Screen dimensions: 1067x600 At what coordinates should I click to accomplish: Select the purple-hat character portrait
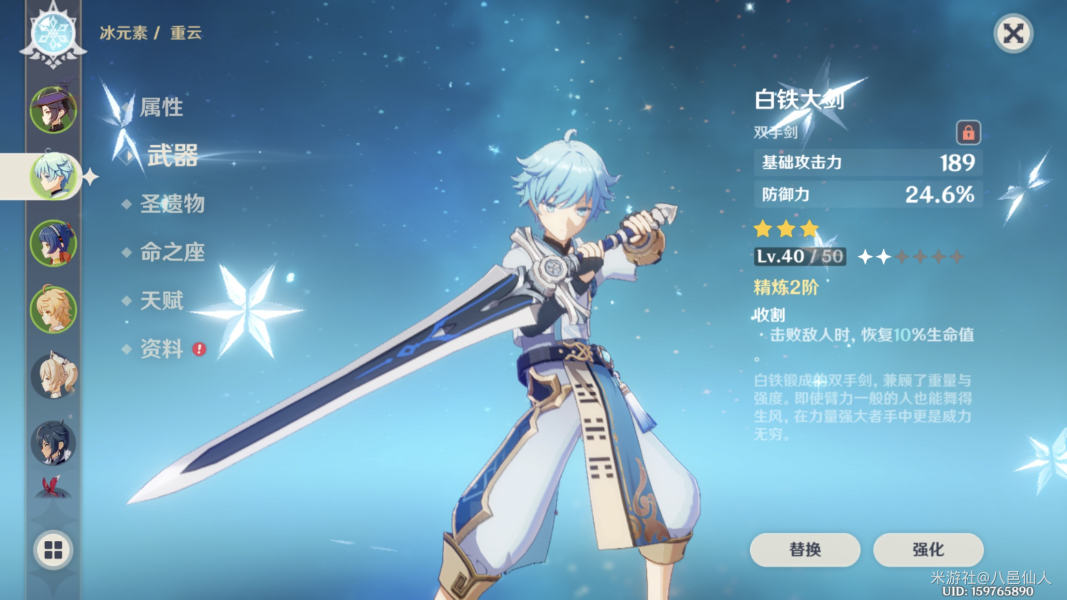tap(53, 110)
